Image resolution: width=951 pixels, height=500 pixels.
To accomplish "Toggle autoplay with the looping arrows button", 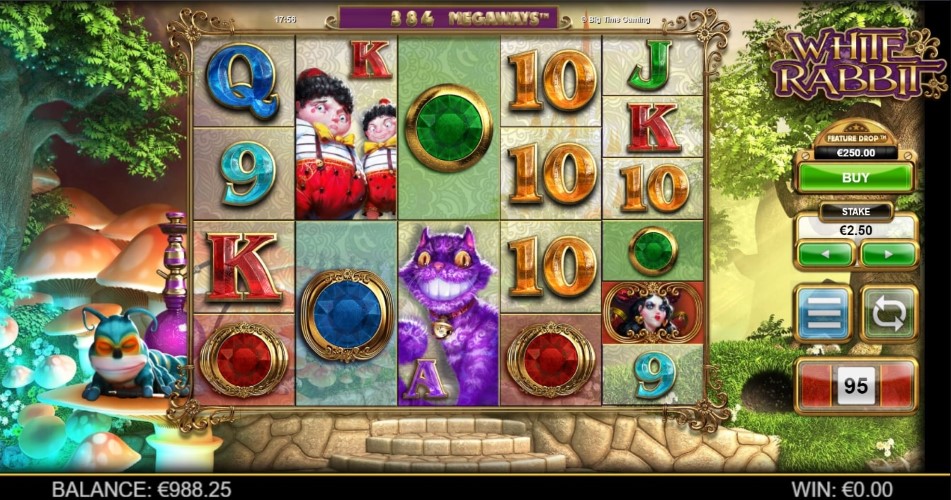I will tap(888, 314).
